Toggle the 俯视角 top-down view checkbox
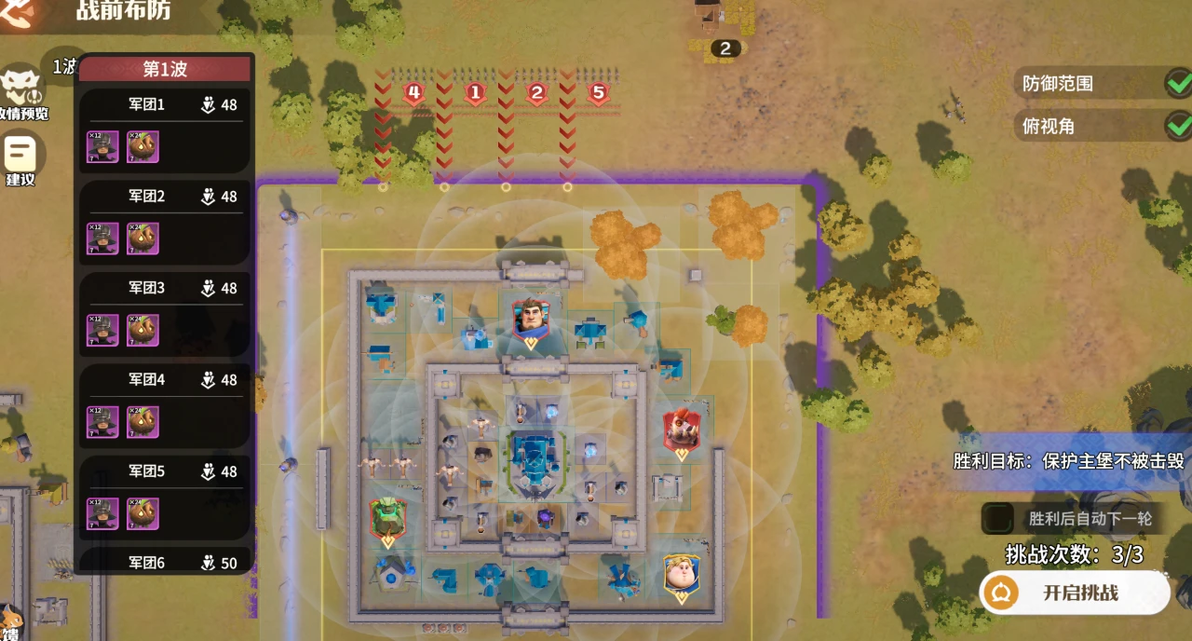The height and width of the screenshot is (641, 1192). pyautogui.click(x=1178, y=126)
